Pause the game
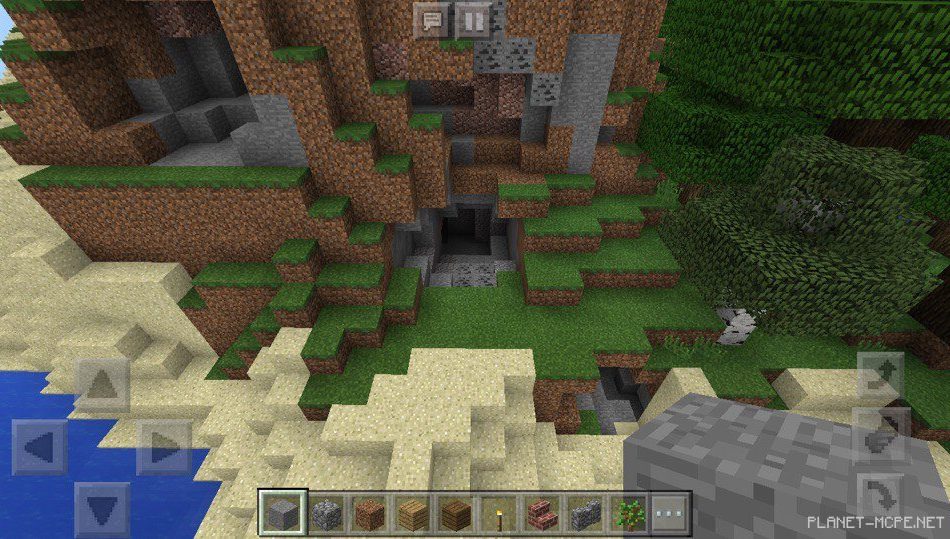 pos(474,19)
